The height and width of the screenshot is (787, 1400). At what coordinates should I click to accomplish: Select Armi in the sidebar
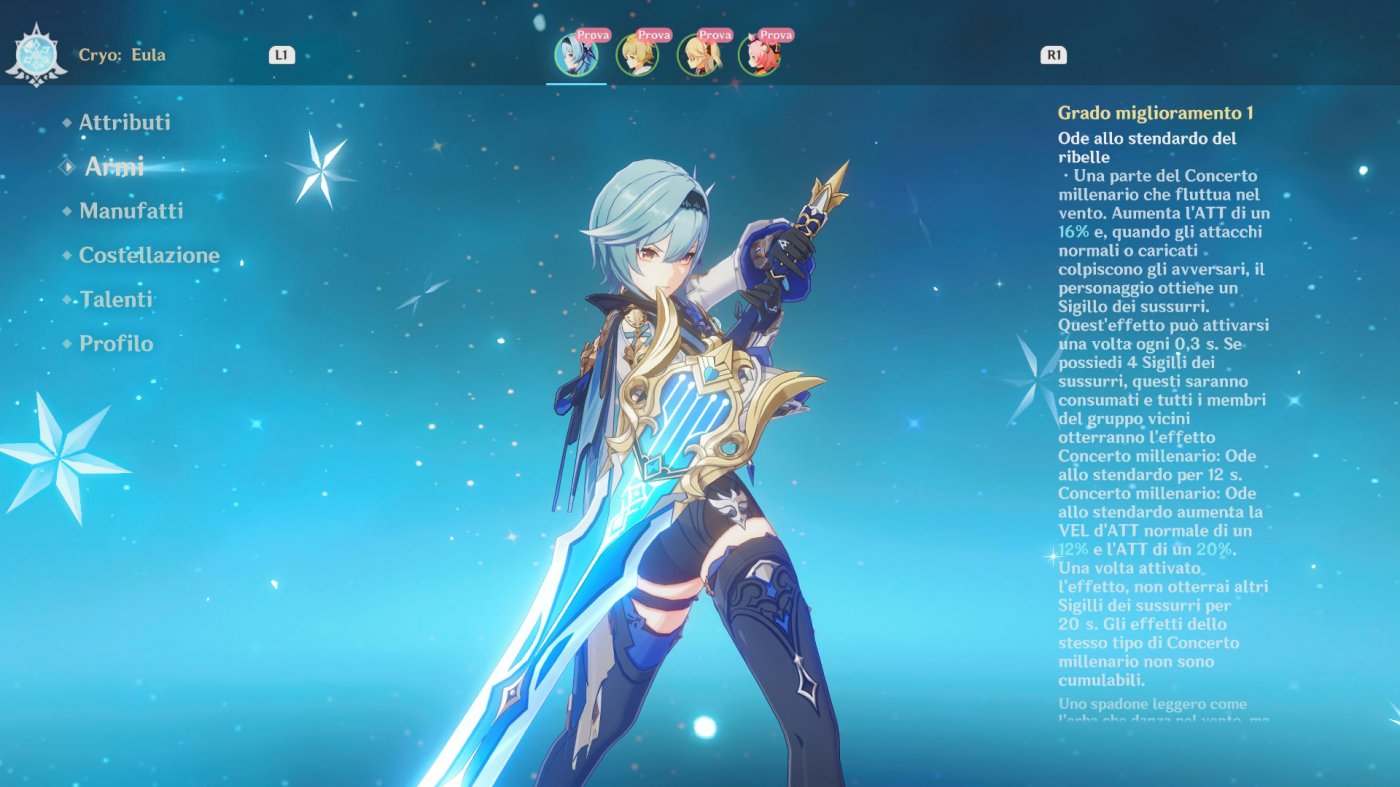113,166
